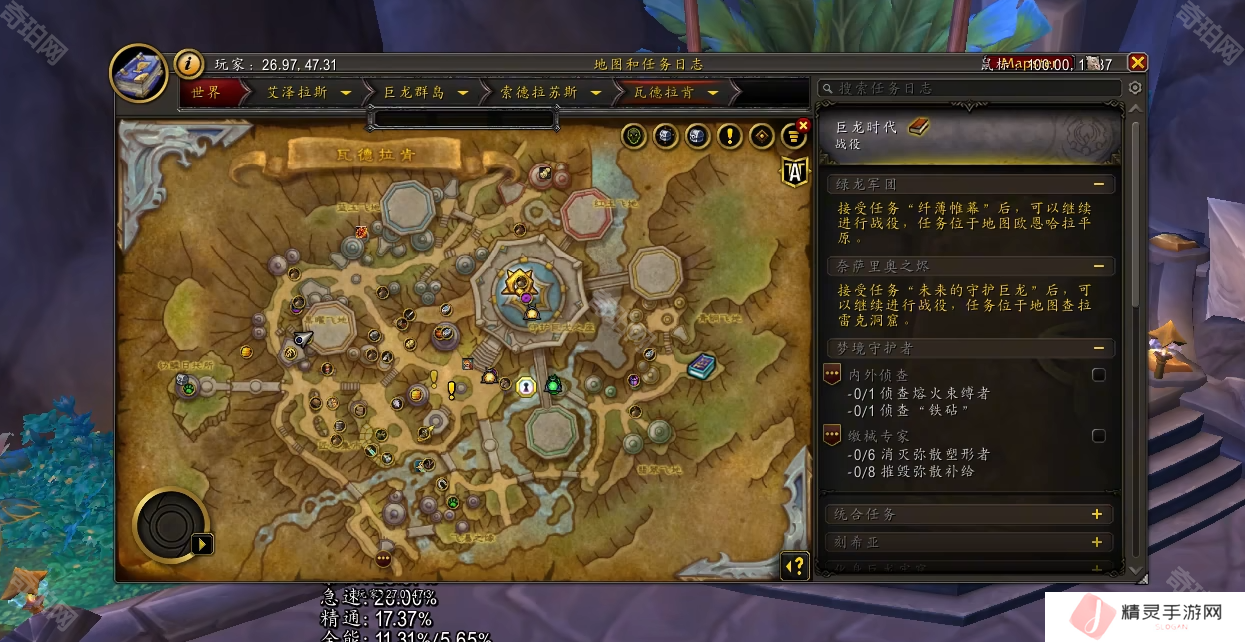Open the quest log settings gear

pos(1134,88)
